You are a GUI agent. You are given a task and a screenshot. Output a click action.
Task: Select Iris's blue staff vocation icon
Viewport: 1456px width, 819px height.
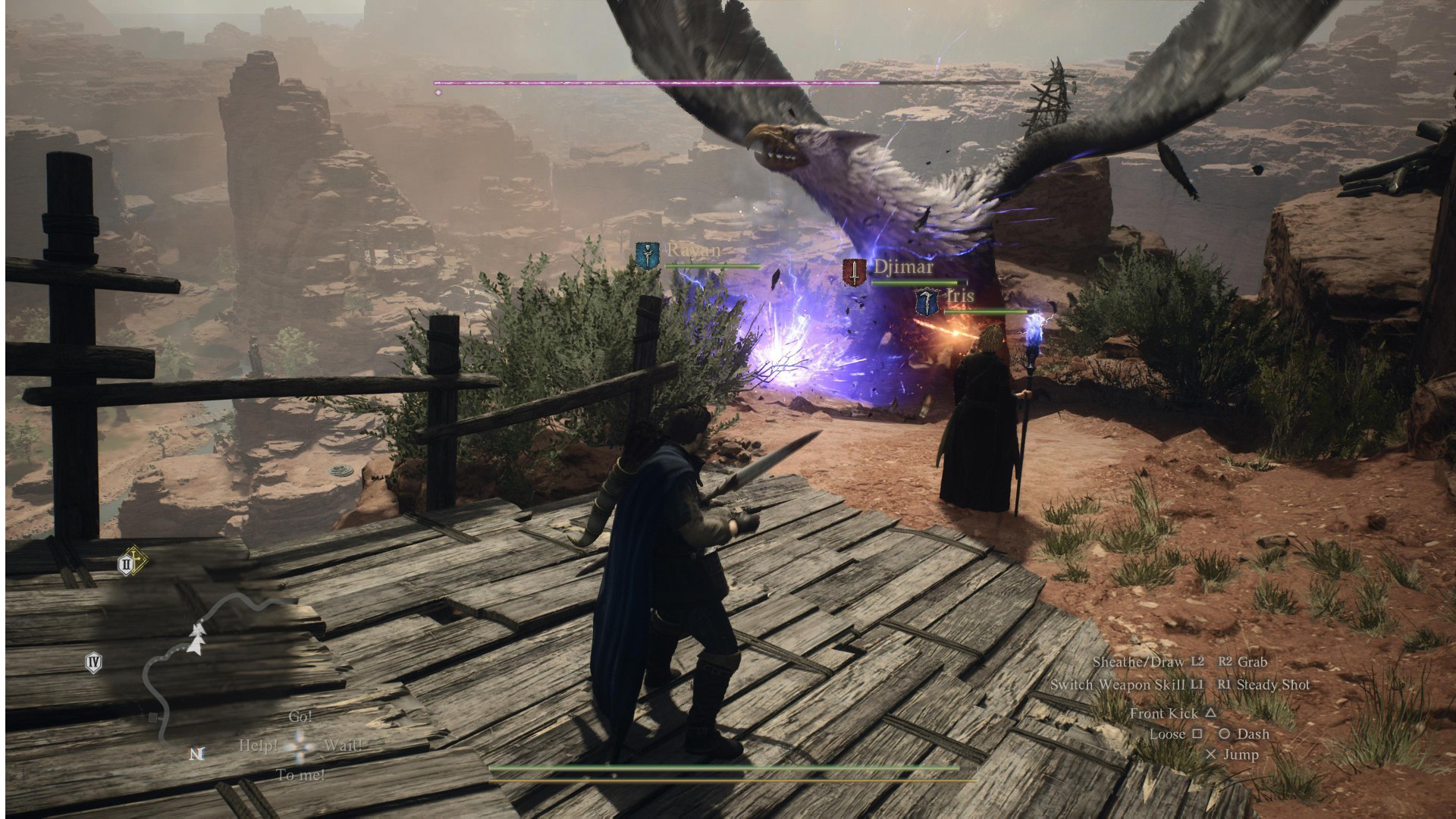pos(926,301)
